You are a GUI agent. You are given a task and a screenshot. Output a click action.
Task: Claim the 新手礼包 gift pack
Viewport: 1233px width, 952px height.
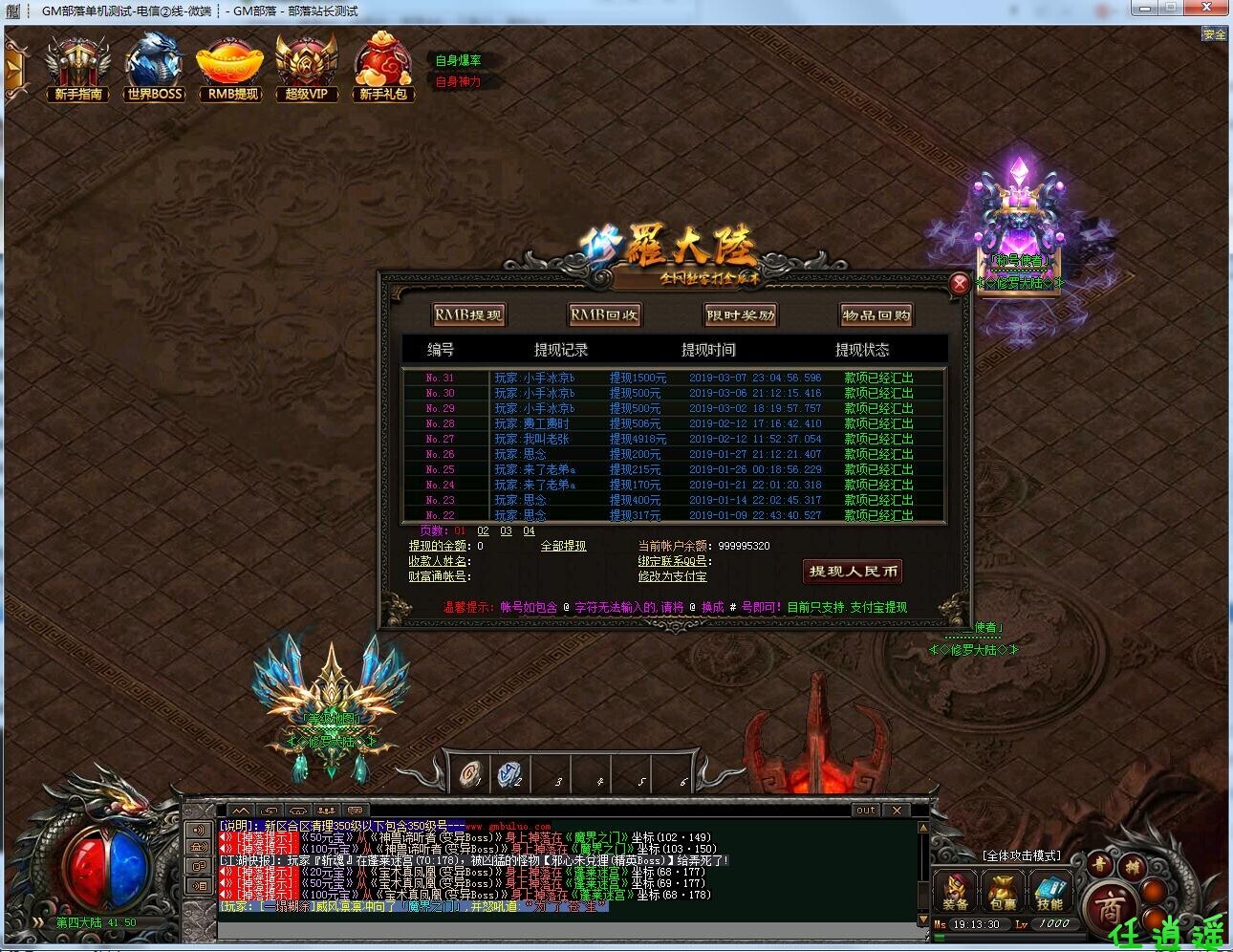tap(382, 67)
